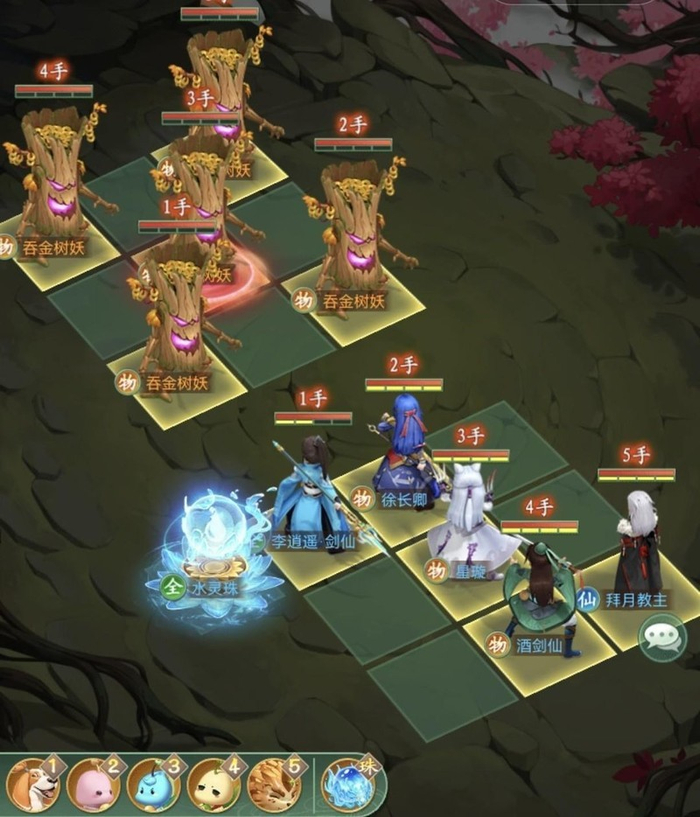
Task: Pick the yellow sprout pet in slot 4
Action: click(x=213, y=785)
